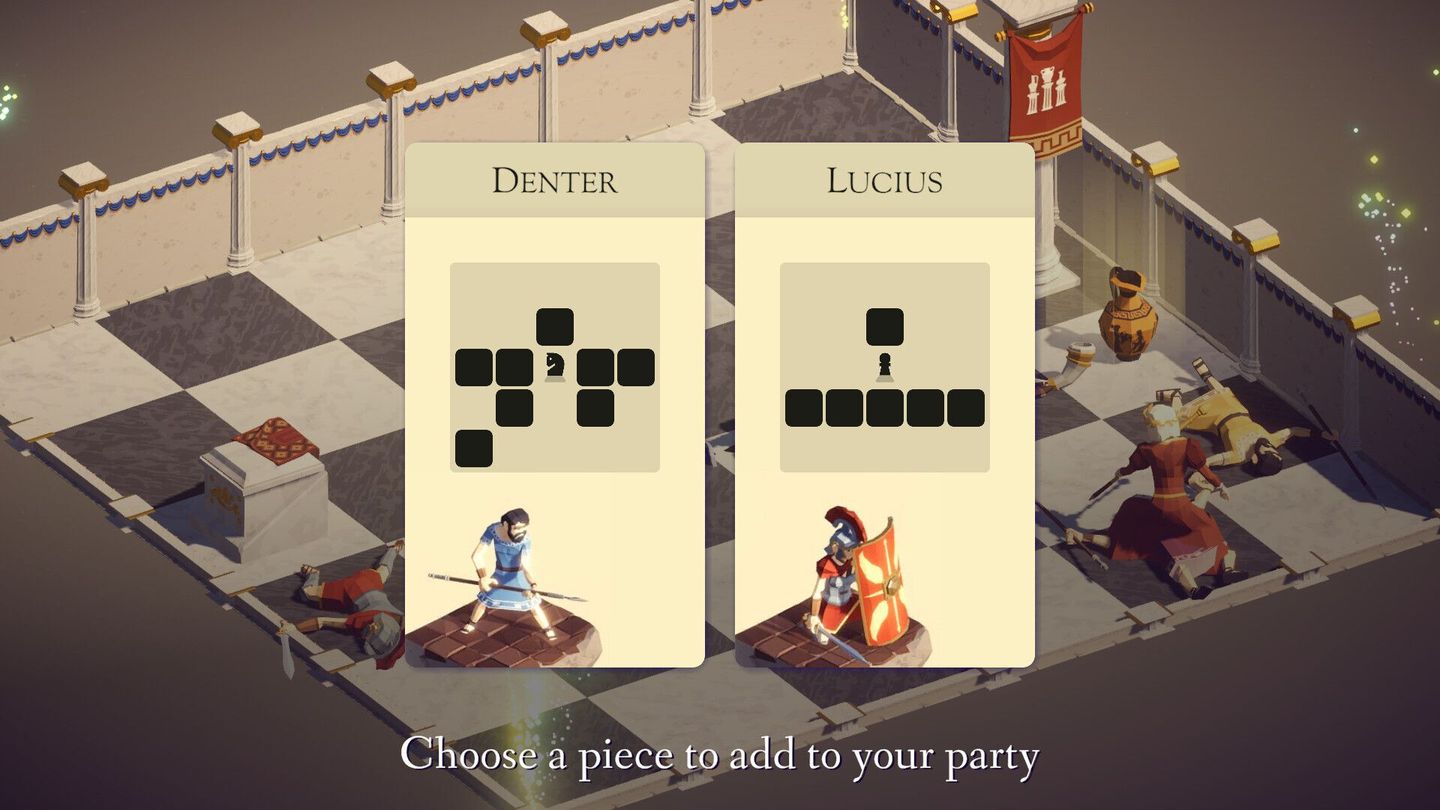Click the pawn symbol in Lucius's card

tap(884, 366)
